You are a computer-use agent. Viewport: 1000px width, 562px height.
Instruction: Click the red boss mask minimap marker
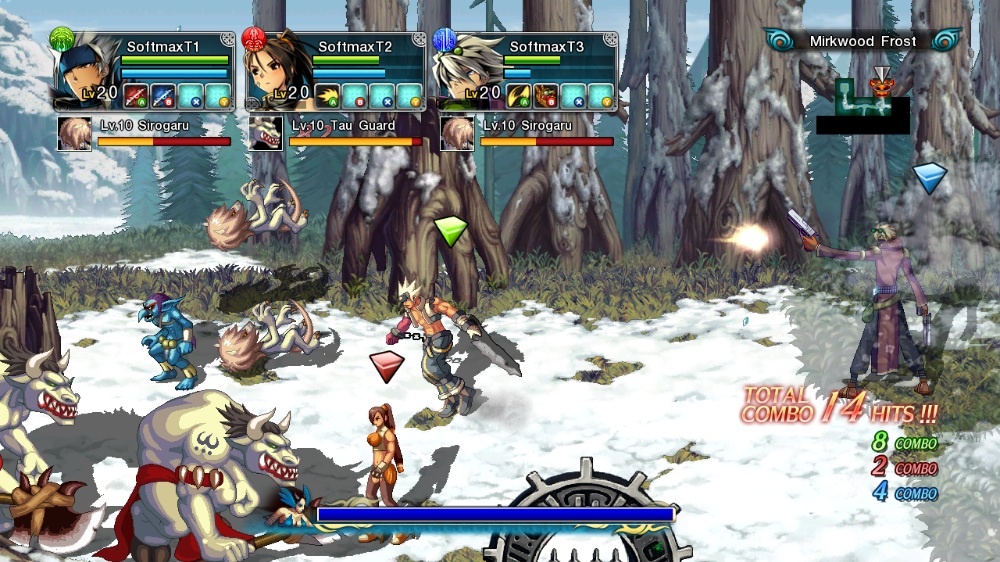(x=880, y=87)
